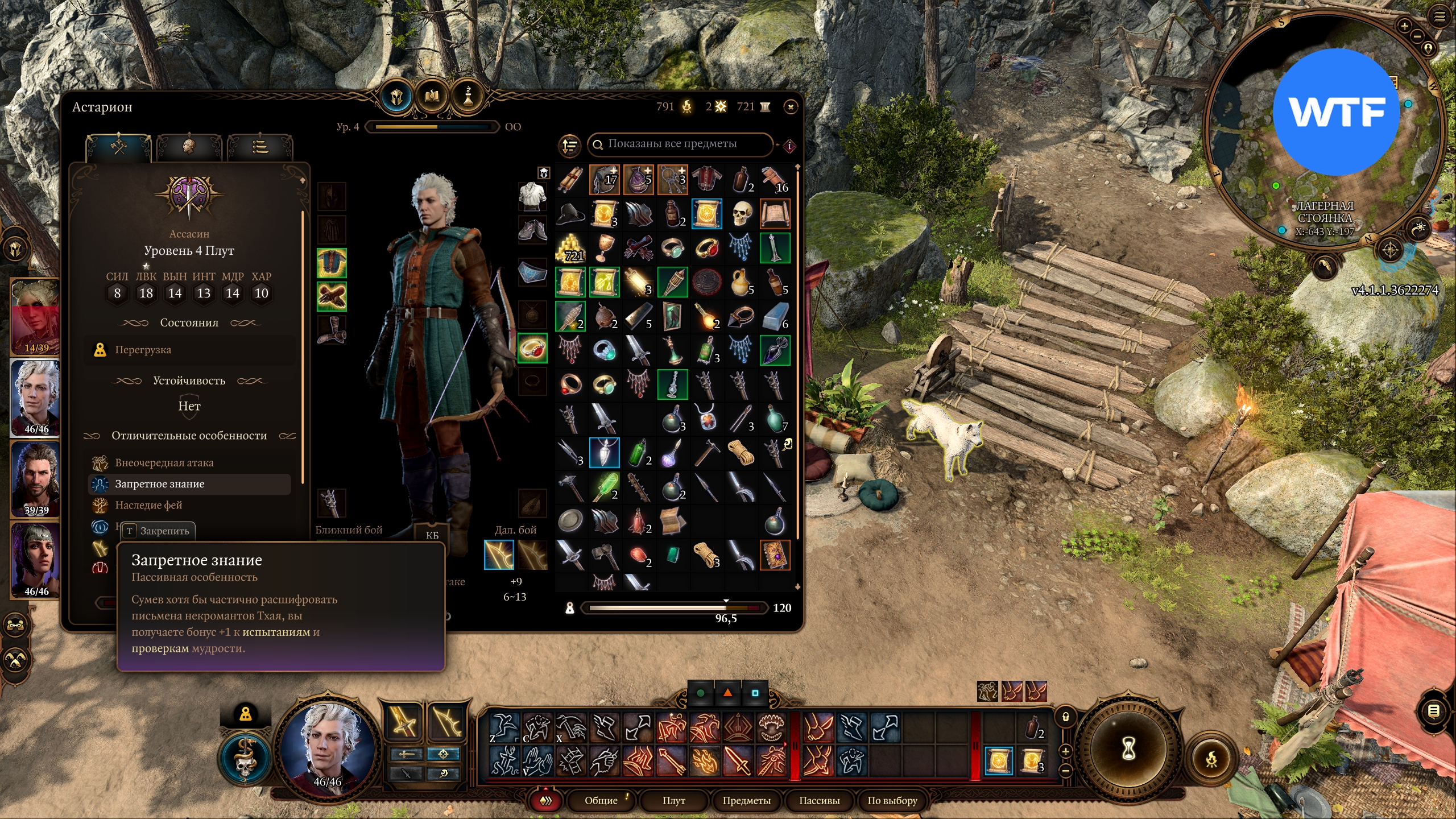Pick the coiled rope in inventory
This screenshot has width=1456, height=819.
(741, 453)
